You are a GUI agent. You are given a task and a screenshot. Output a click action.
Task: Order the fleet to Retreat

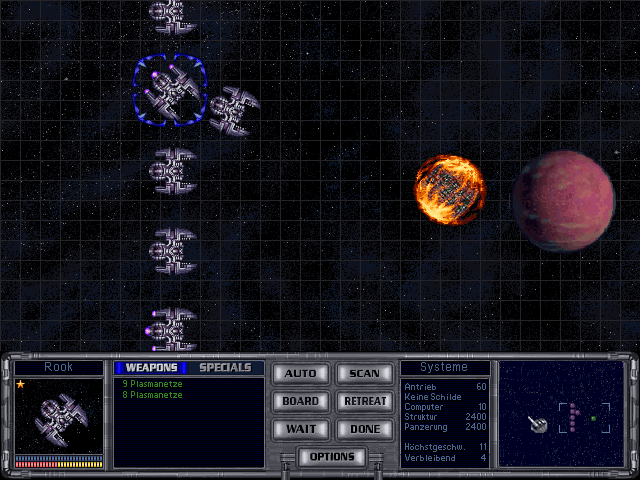coord(364,401)
